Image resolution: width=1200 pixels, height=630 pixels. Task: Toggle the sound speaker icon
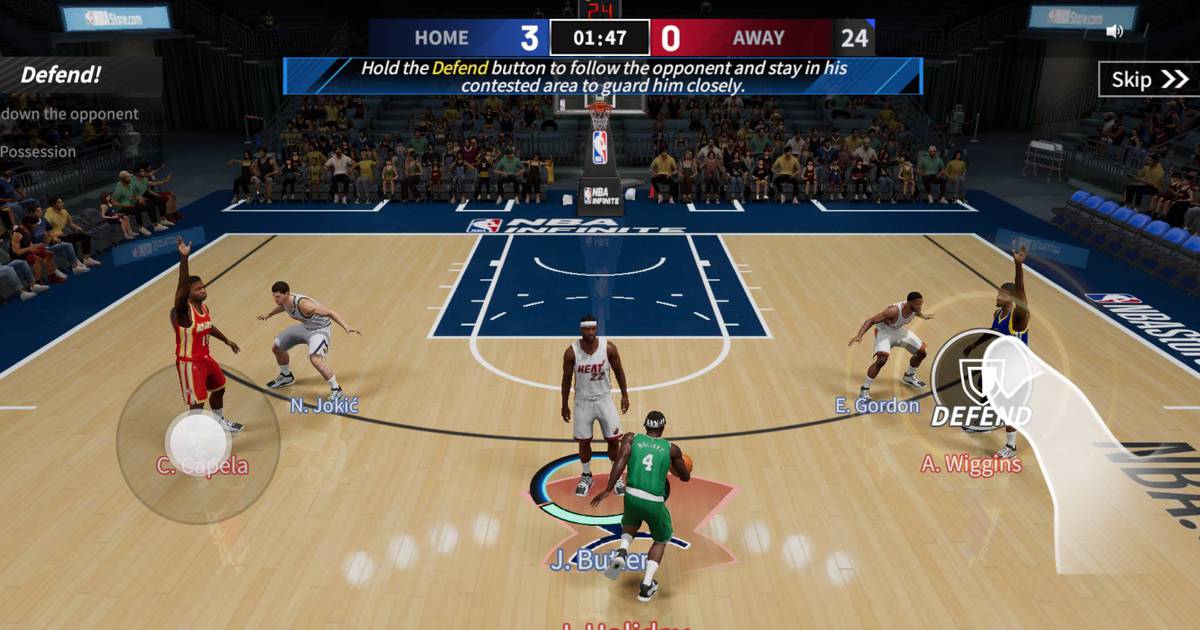(x=1114, y=31)
